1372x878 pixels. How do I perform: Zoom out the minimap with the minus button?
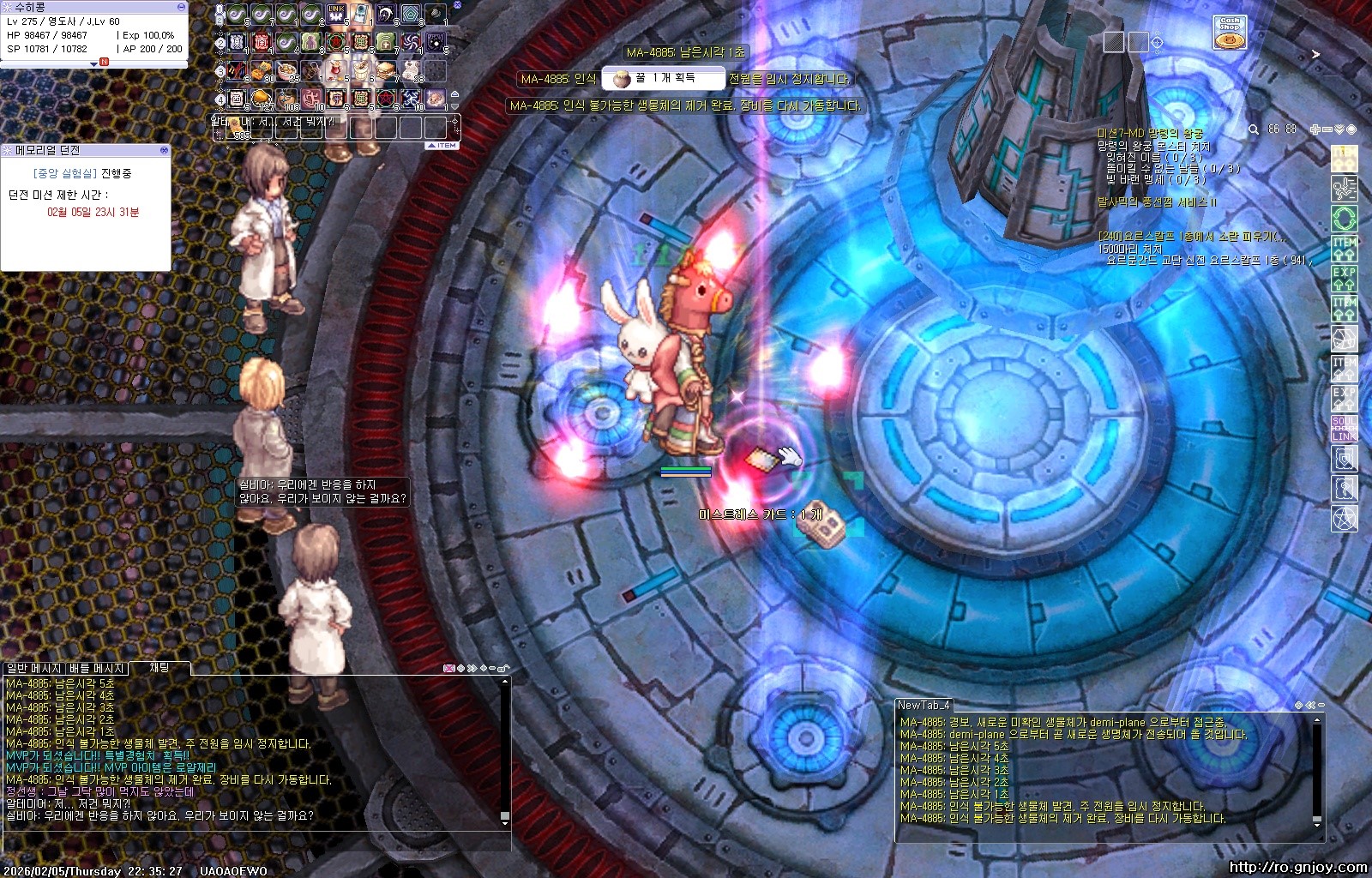[1327, 129]
